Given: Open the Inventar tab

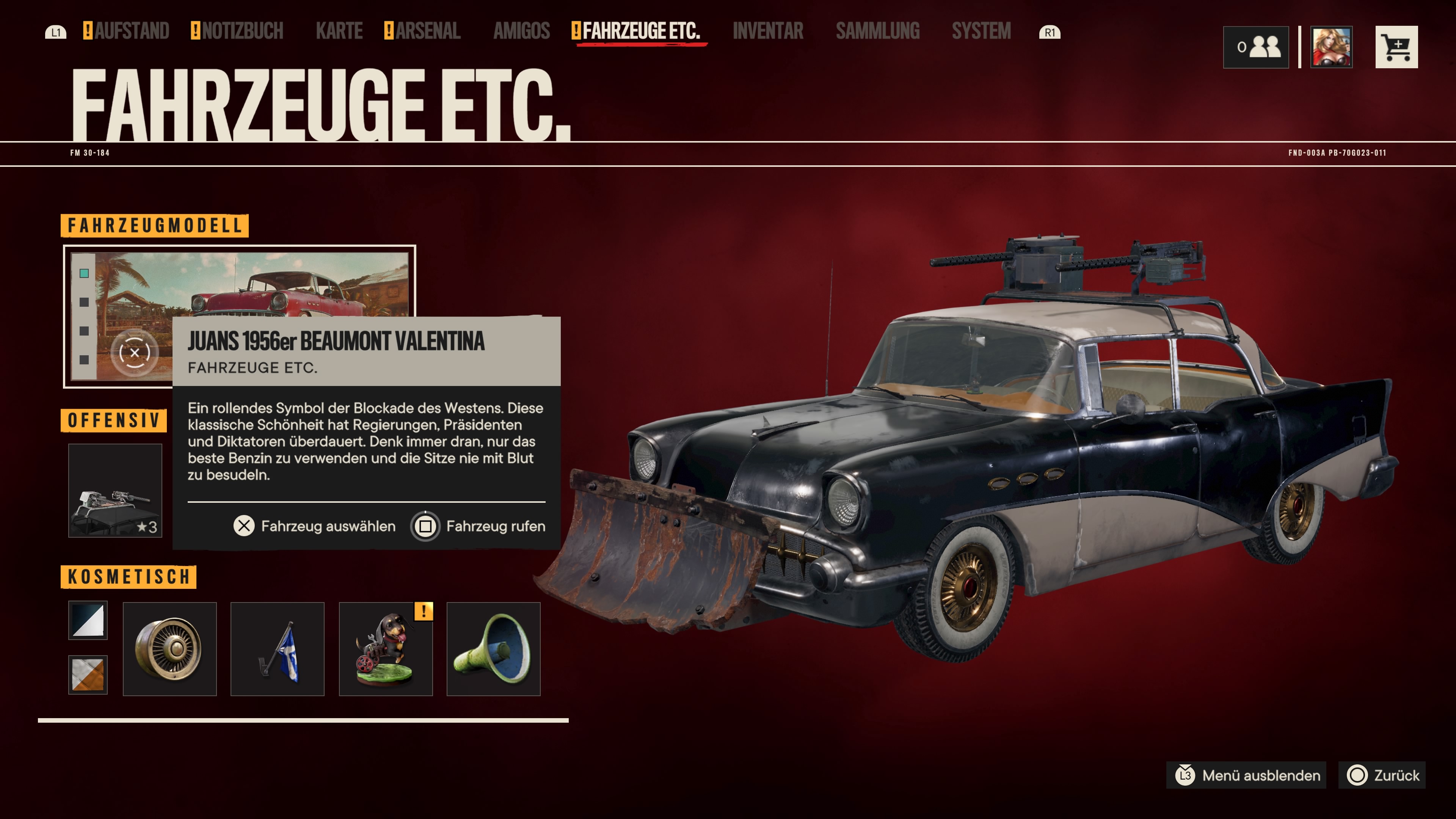Looking at the screenshot, I should [x=767, y=31].
